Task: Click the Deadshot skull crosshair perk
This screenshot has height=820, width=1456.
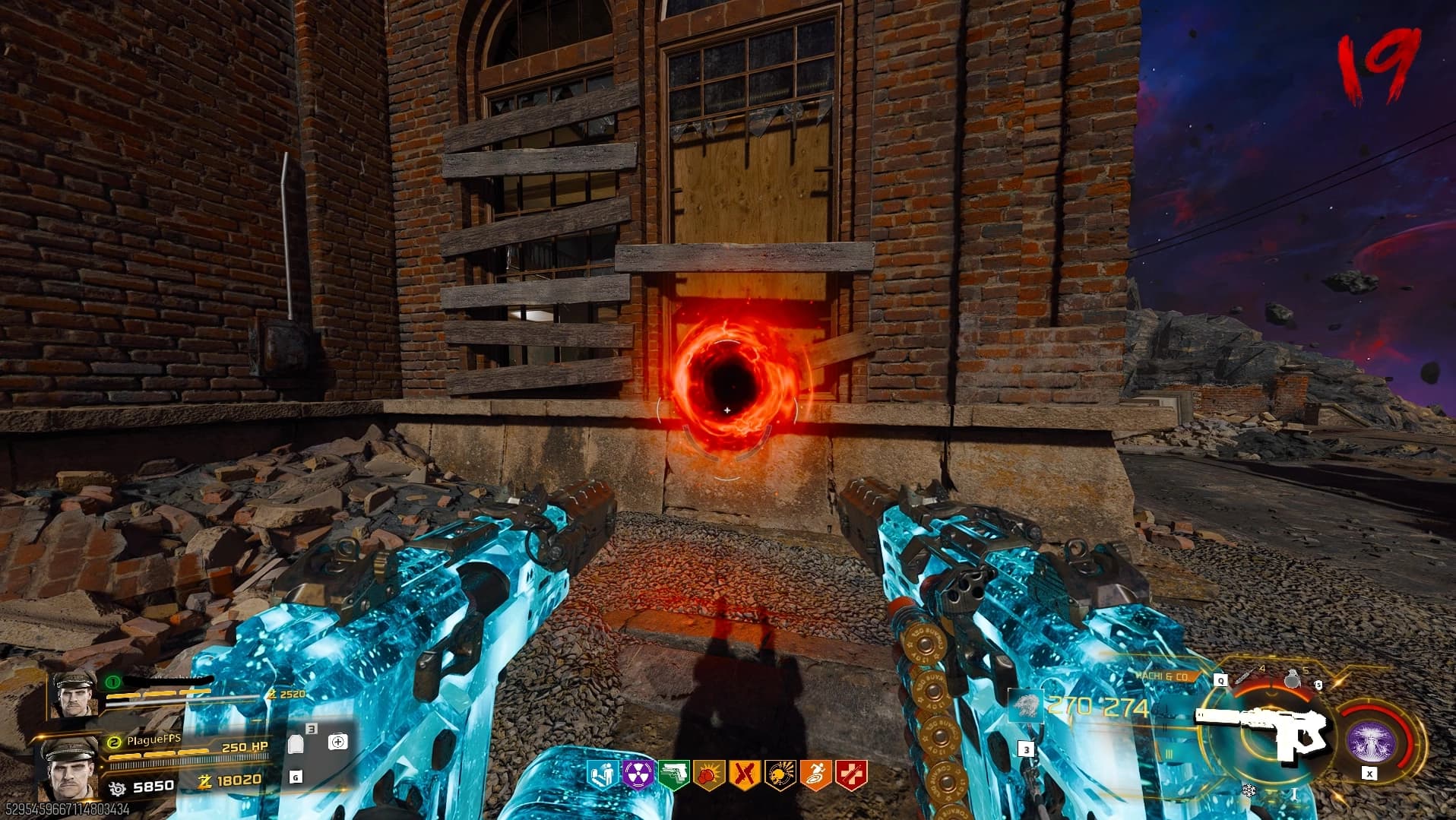Action: [780, 775]
